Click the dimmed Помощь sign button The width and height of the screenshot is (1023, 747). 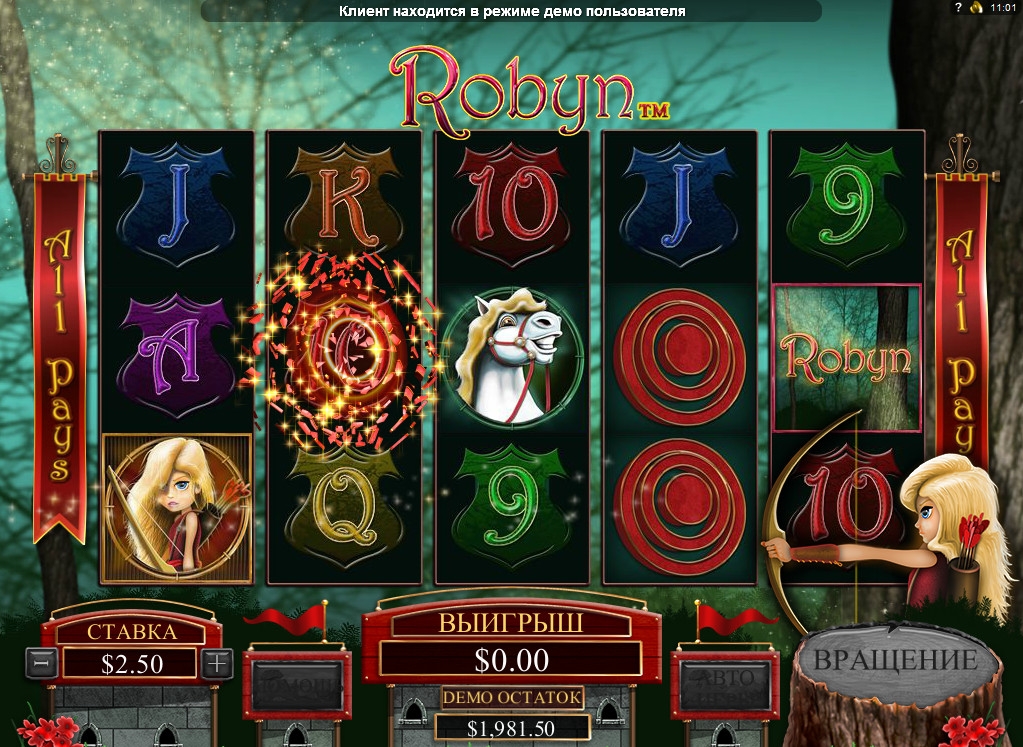click(x=295, y=684)
